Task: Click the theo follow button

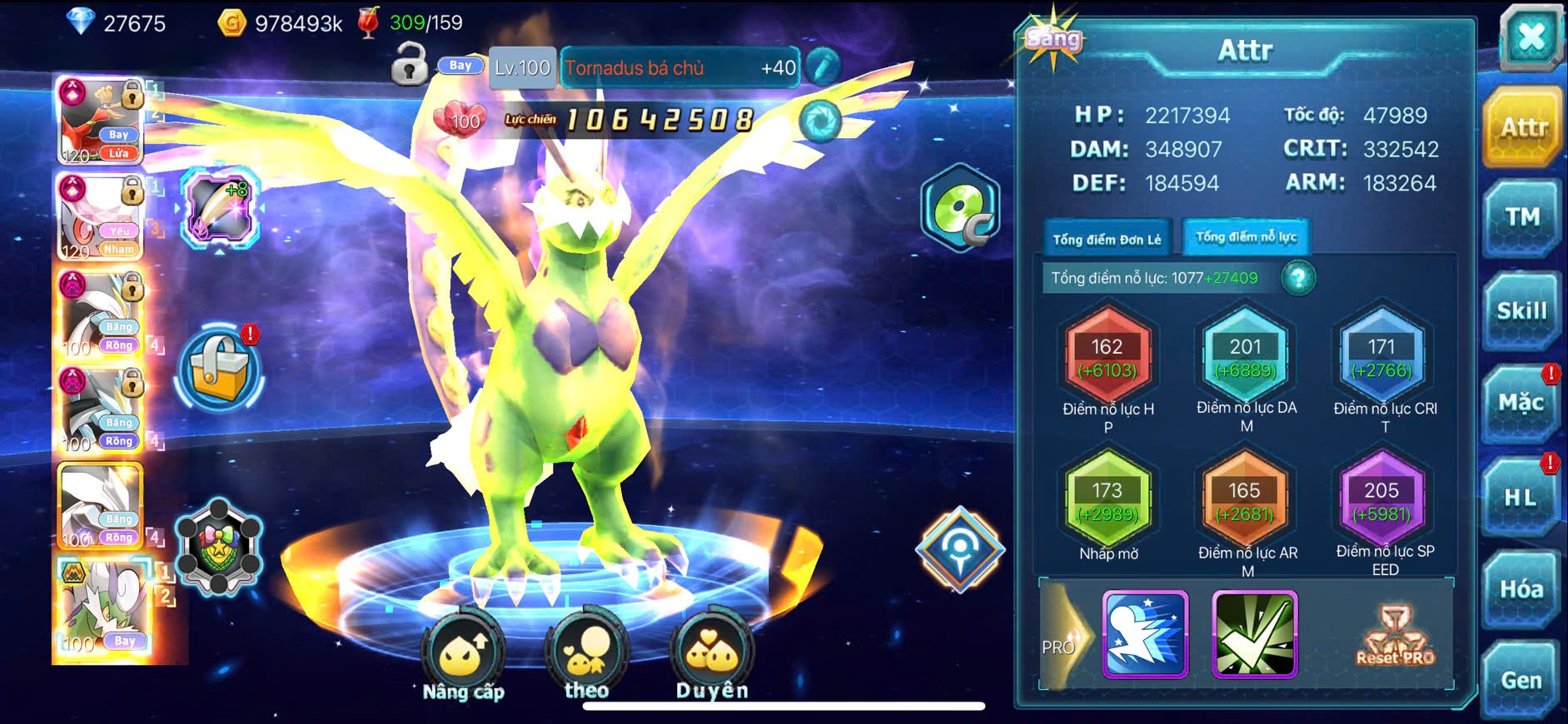Action: pyautogui.click(x=586, y=656)
